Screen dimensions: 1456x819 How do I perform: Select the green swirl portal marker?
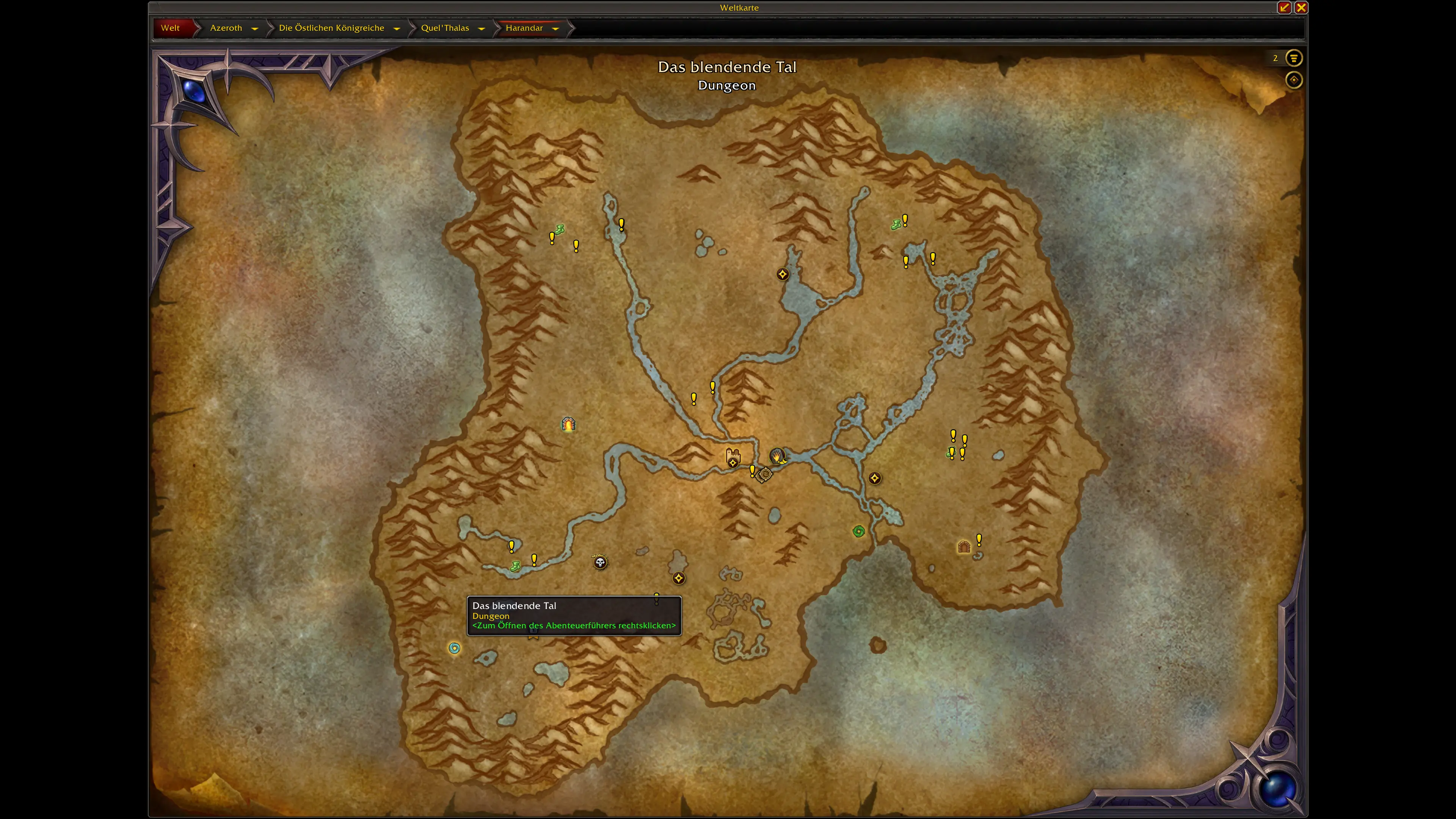click(858, 531)
